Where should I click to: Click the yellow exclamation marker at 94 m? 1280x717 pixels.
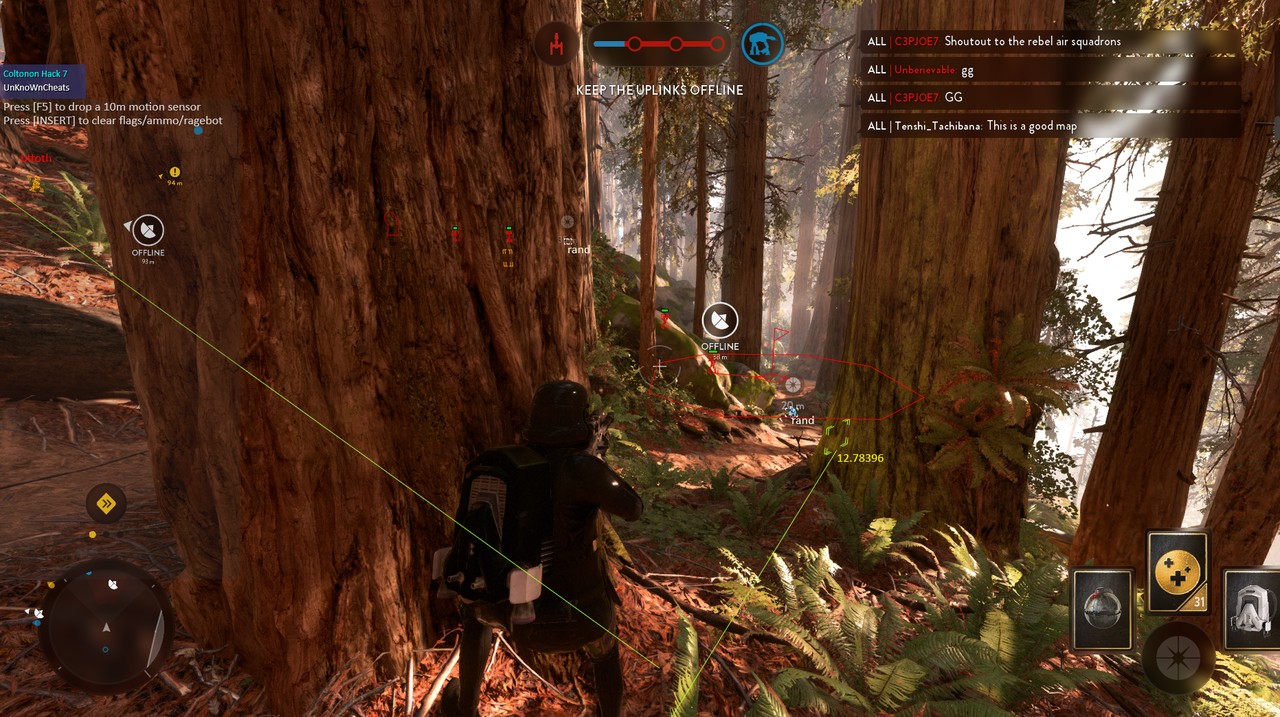(x=175, y=173)
